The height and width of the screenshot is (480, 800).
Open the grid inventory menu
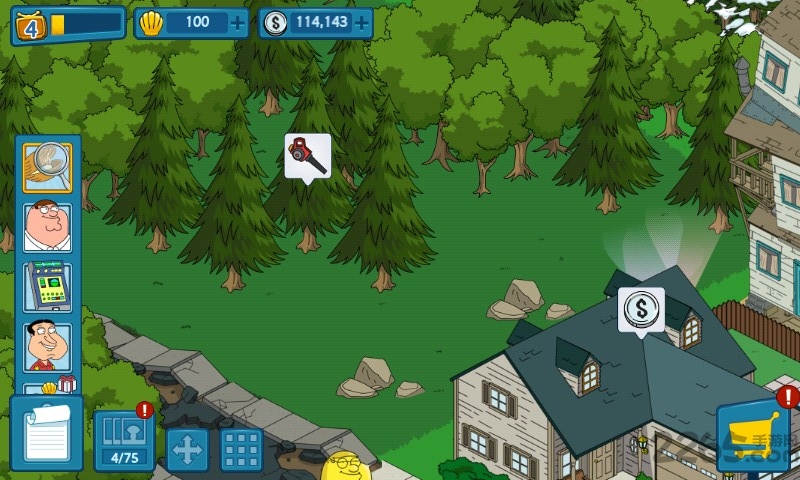click(241, 449)
